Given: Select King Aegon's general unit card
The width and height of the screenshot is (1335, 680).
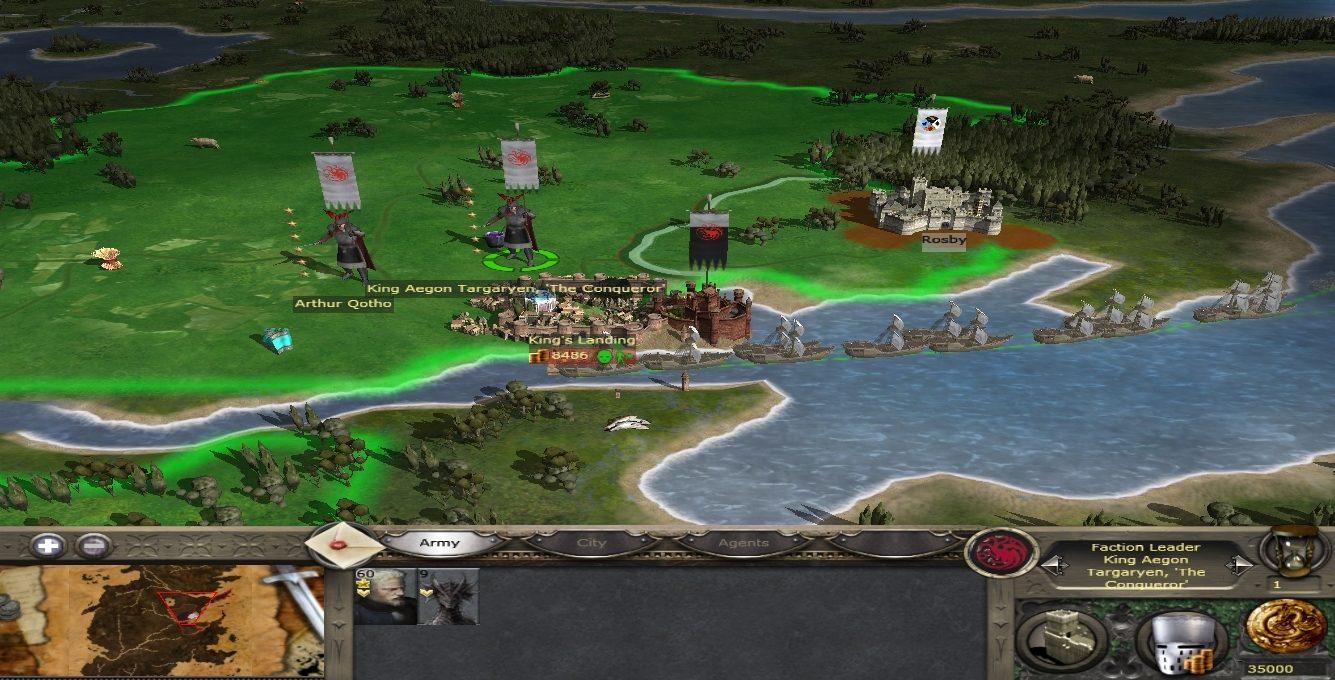Looking at the screenshot, I should click(x=385, y=597).
